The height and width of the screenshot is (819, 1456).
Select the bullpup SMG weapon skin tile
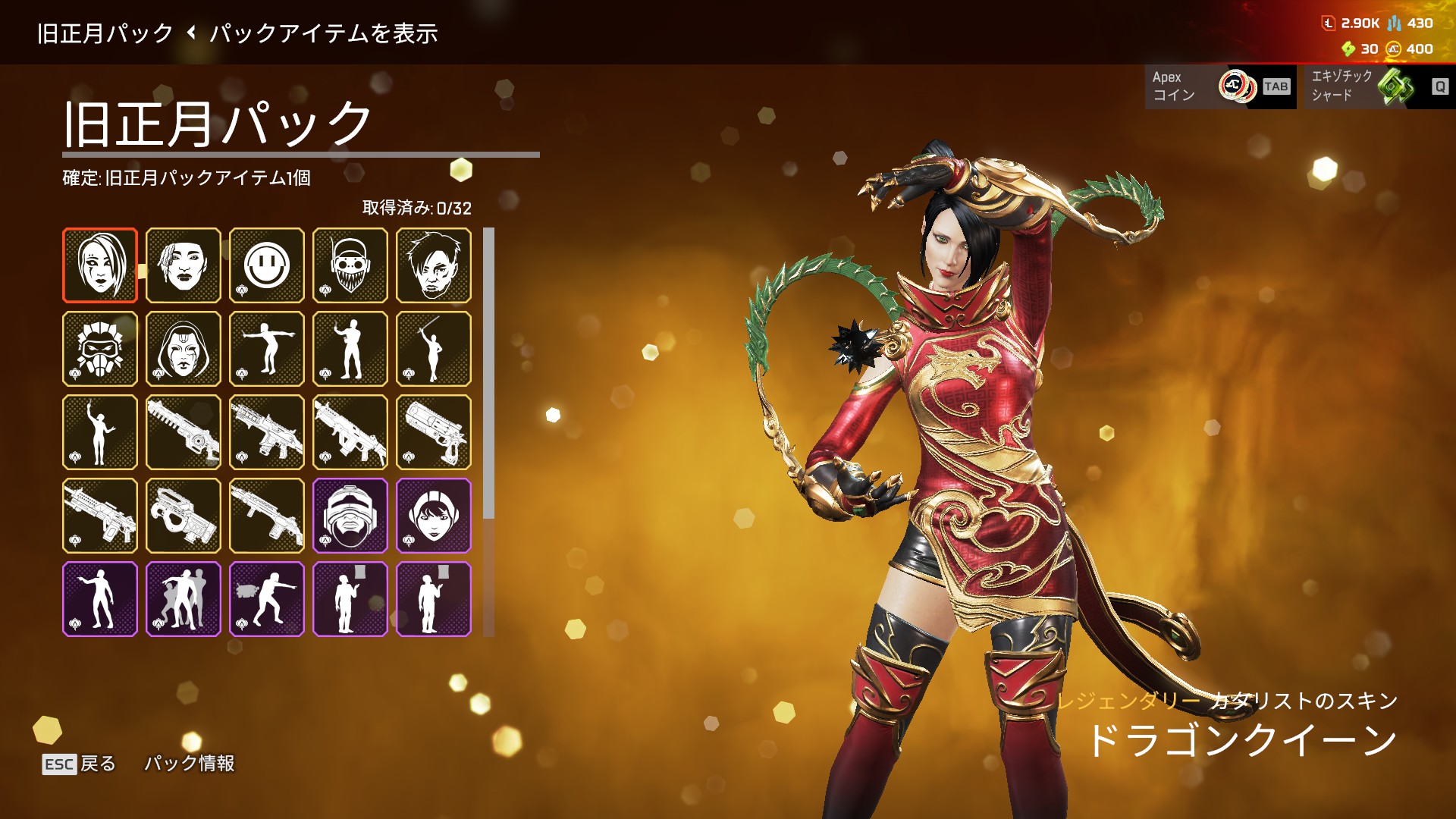tap(184, 516)
